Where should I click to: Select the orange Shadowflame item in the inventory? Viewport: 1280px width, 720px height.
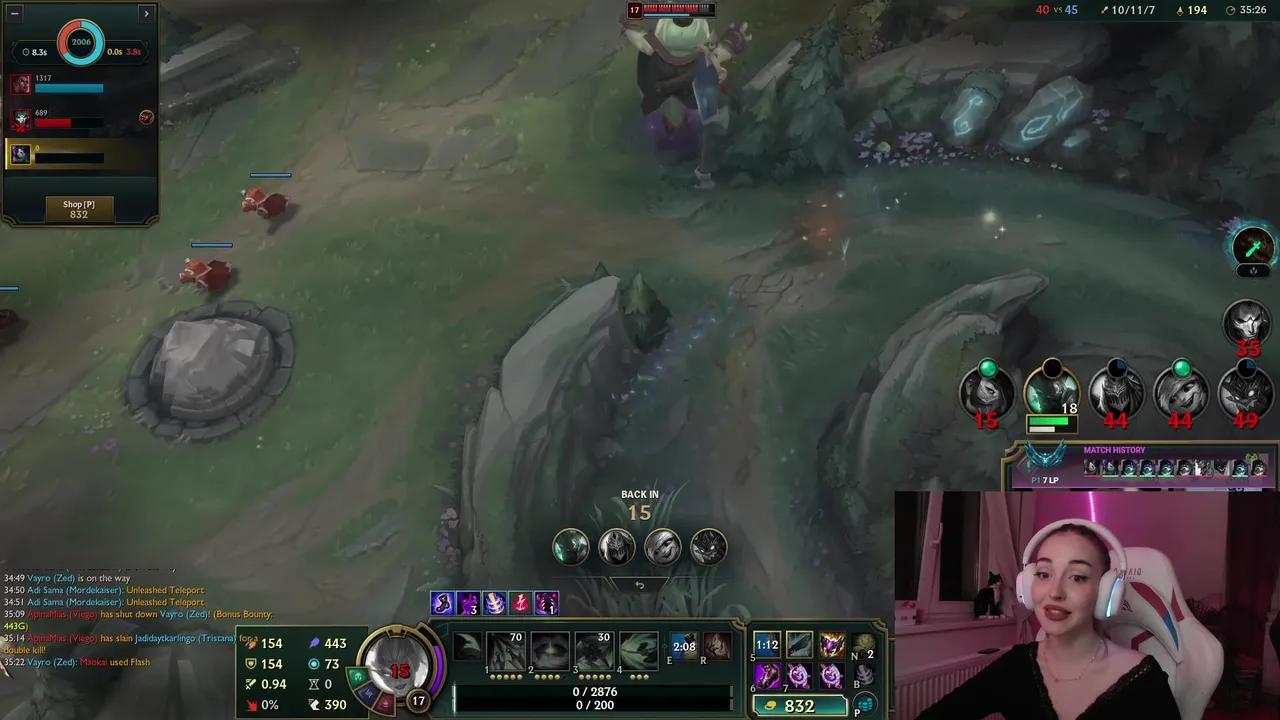coord(832,644)
